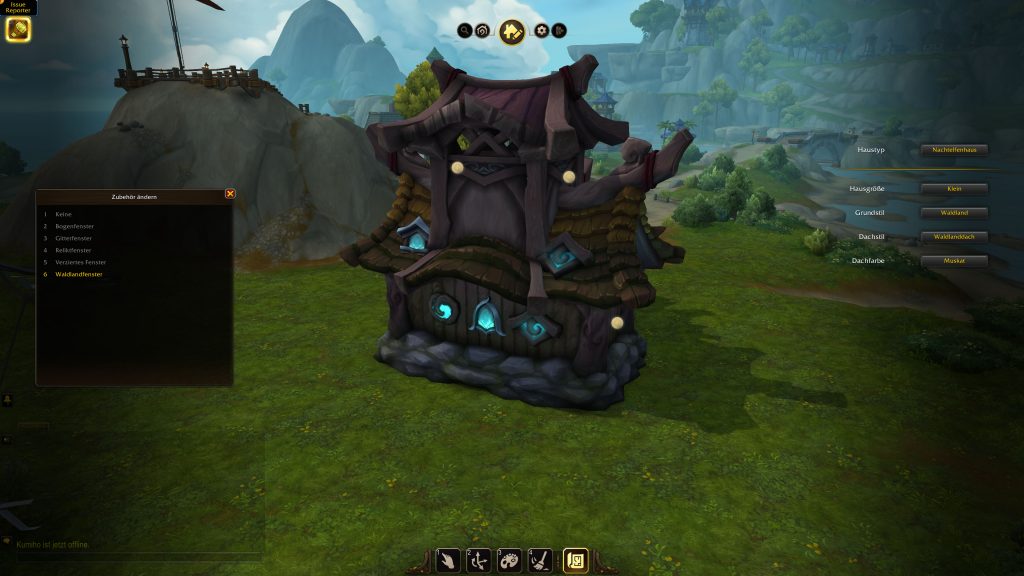Activate the house-with-pencil exterior editor icon
The image size is (1024, 576).
click(512, 32)
